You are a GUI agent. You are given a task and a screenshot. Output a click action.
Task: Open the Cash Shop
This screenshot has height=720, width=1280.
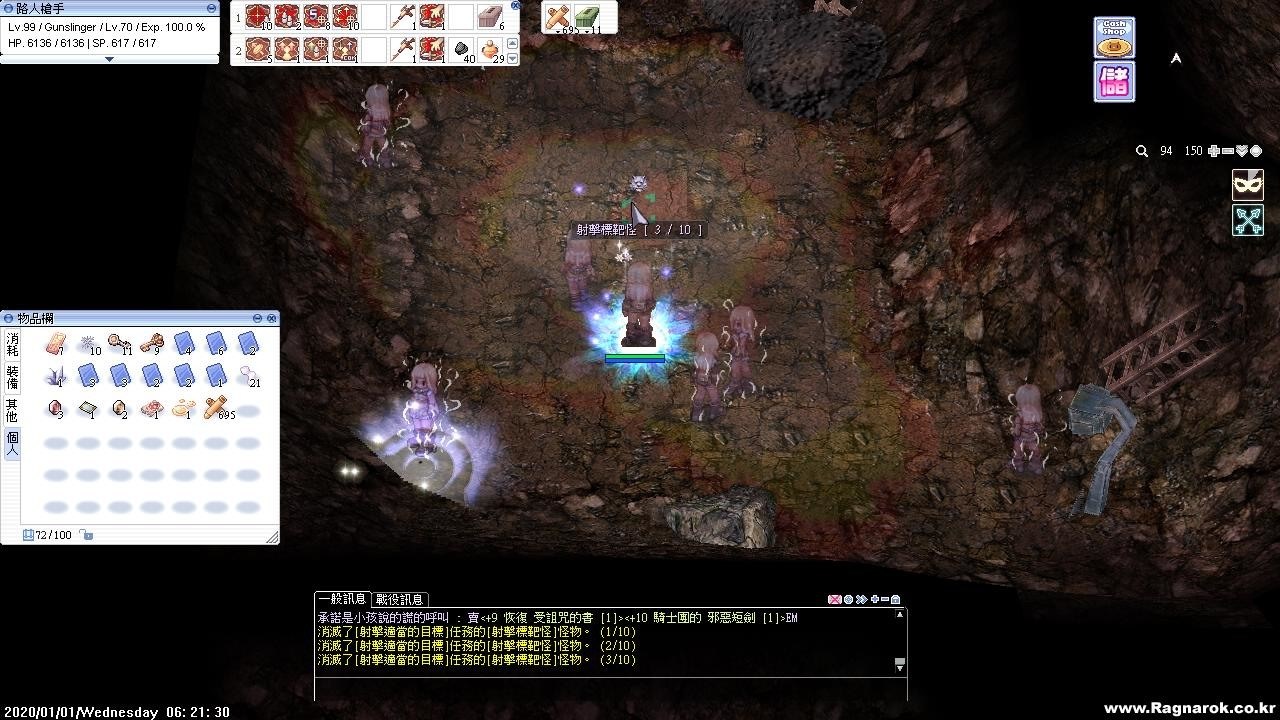(x=1113, y=38)
